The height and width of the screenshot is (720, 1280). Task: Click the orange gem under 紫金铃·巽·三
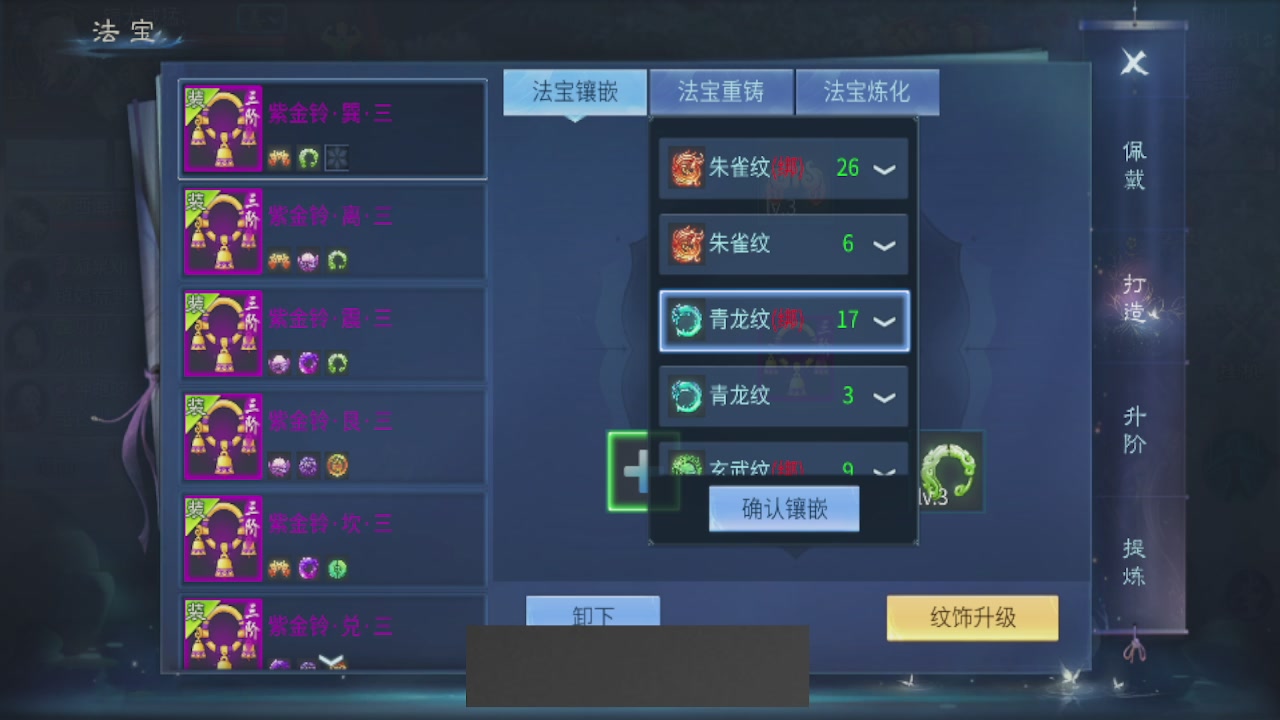(x=278, y=160)
